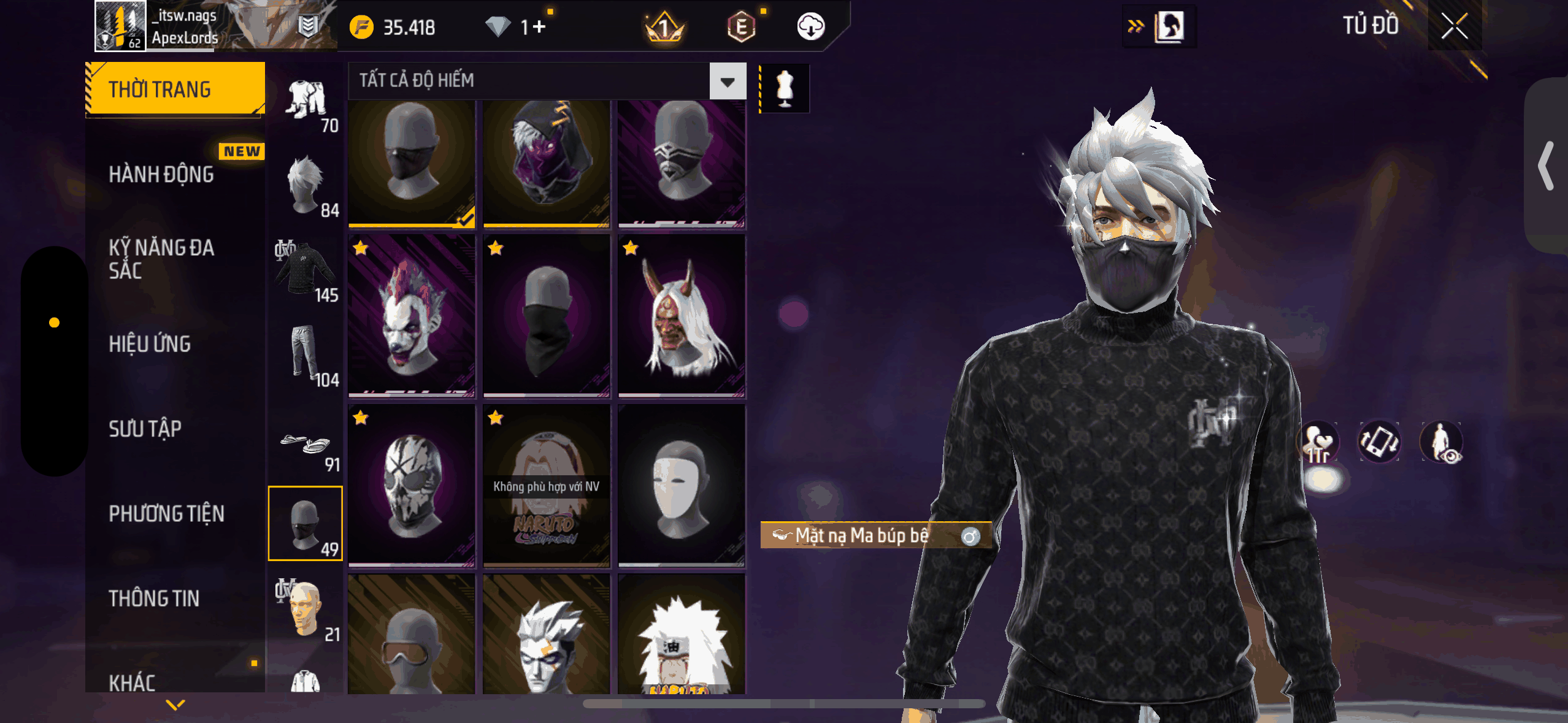Open Kỹ Năng Đa Sắc section
The height and width of the screenshot is (723, 1568).
161,259
